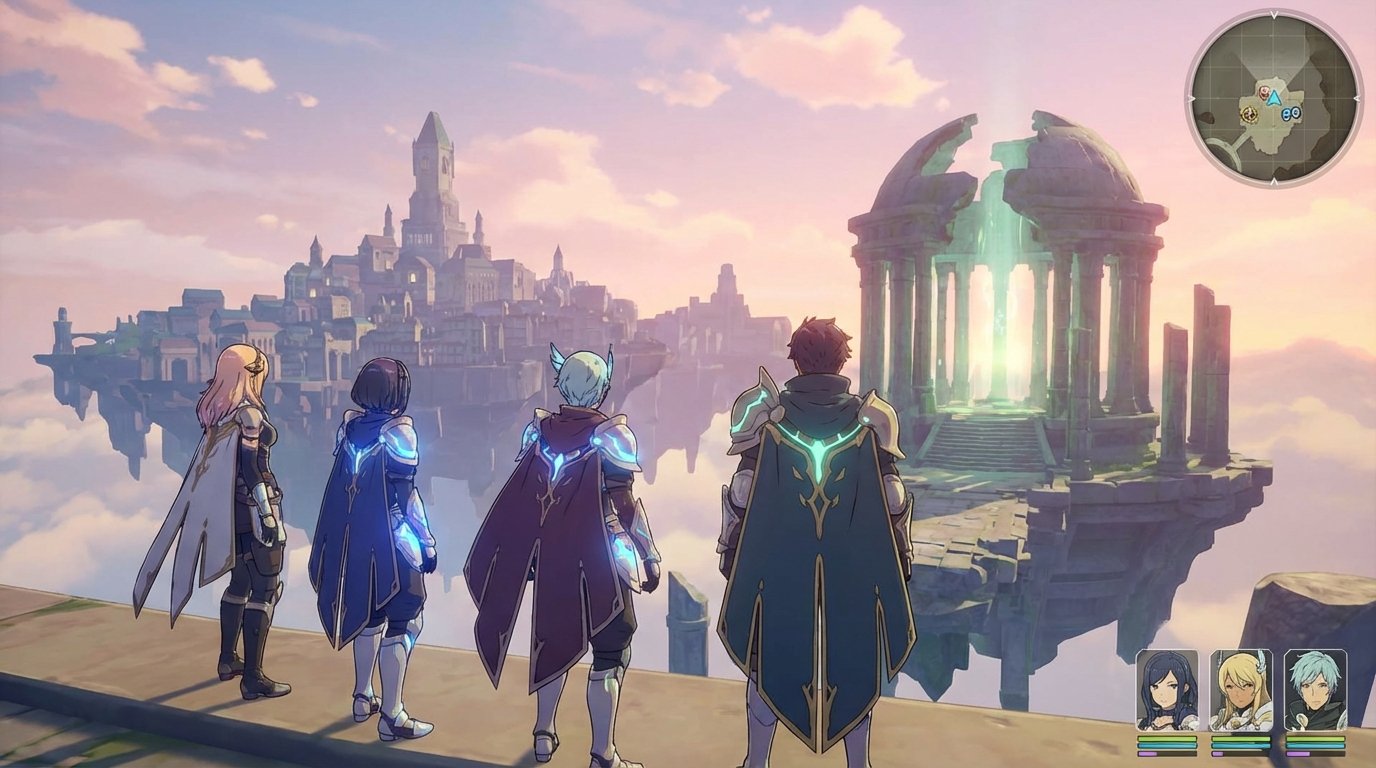
Task: Click the green health bar under the blonde ally
Action: click(x=1240, y=739)
